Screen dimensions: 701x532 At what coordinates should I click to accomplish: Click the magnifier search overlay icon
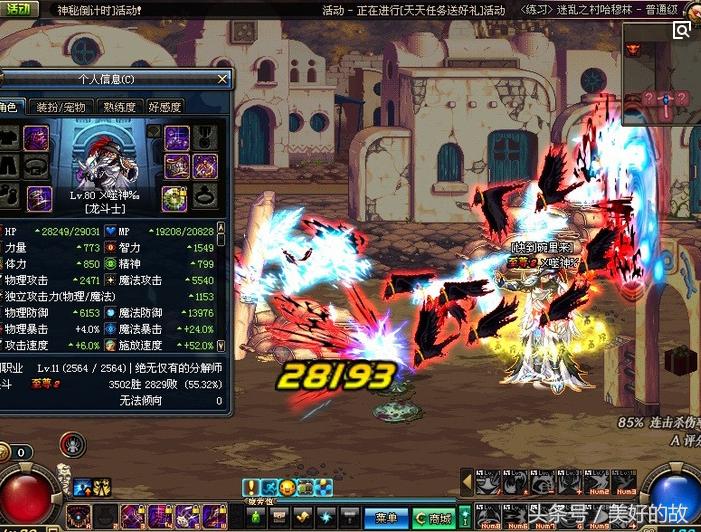(x=682, y=30)
